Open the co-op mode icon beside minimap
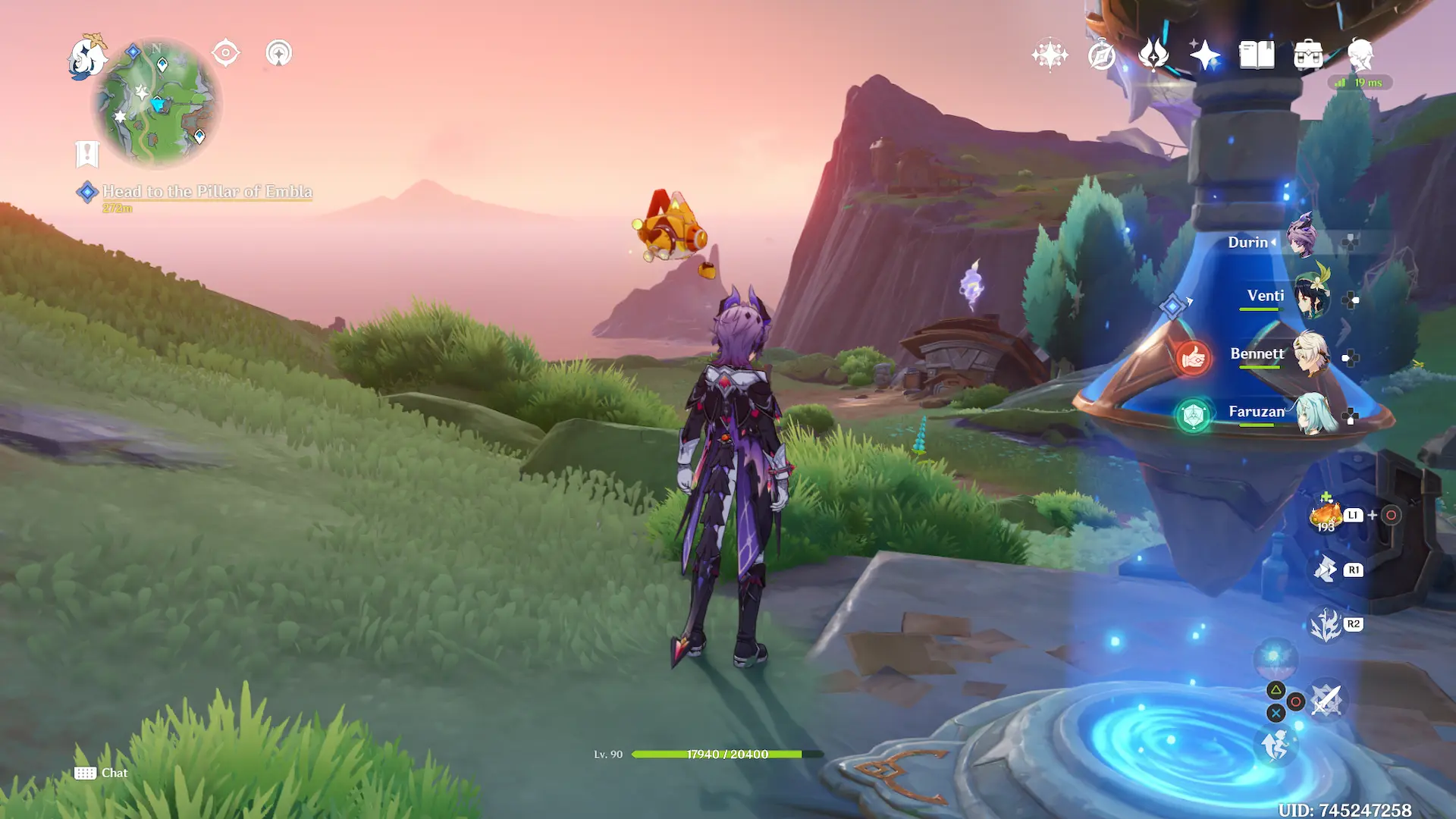Viewport: 1456px width, 819px height. tap(278, 53)
